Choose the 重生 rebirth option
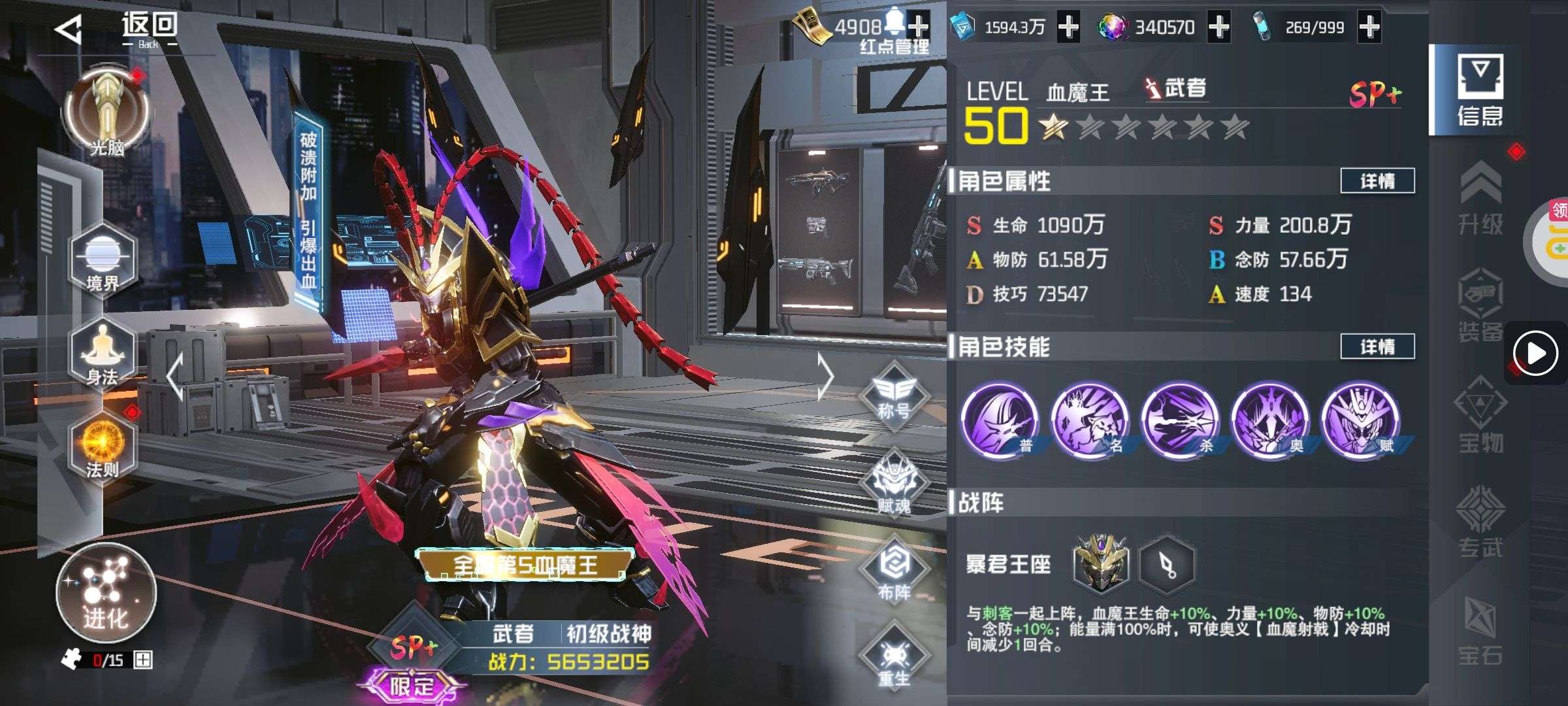Screen dimensions: 1568x706 tap(894, 657)
